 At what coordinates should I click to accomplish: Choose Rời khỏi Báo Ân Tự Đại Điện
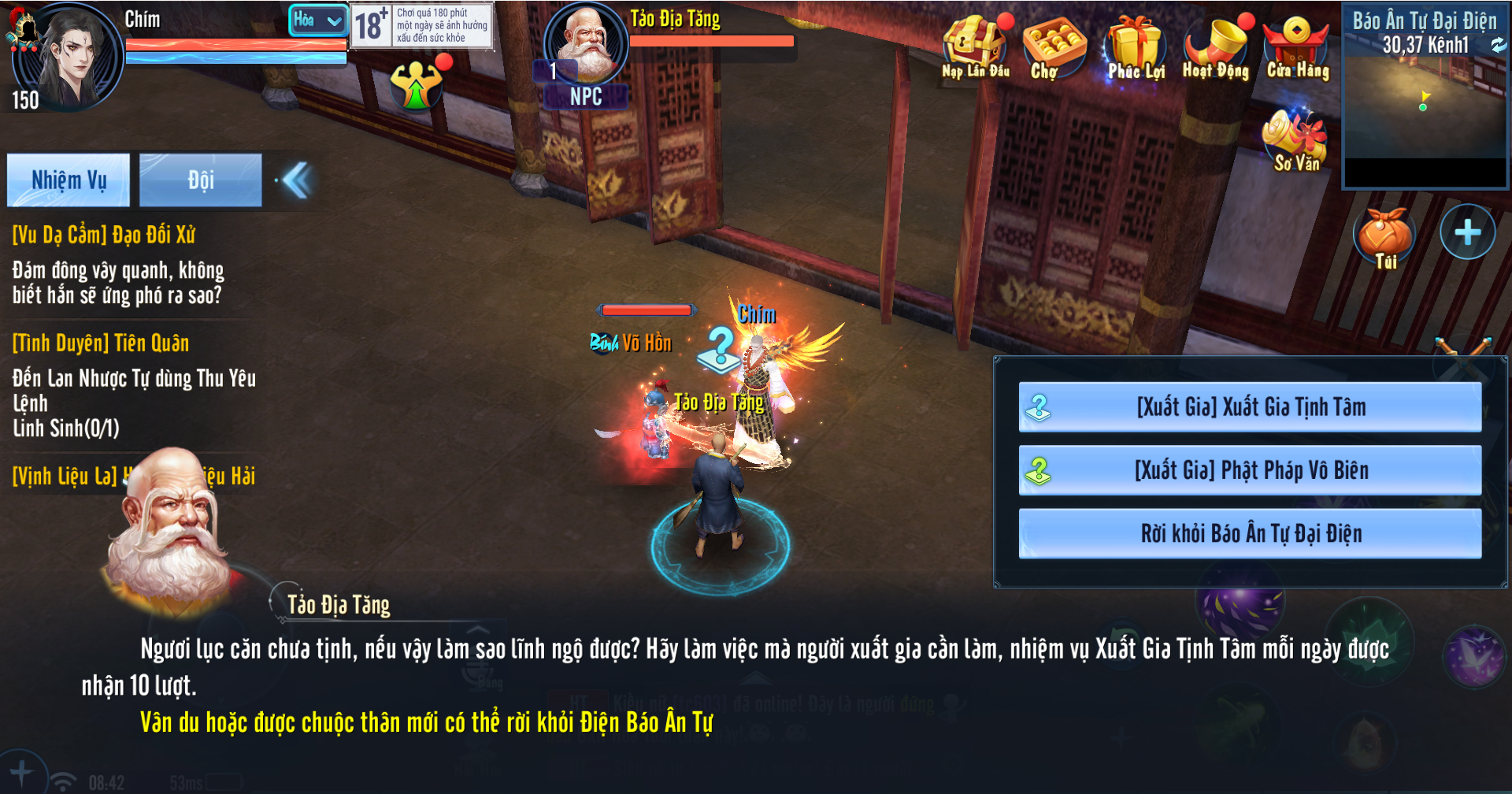(1250, 533)
